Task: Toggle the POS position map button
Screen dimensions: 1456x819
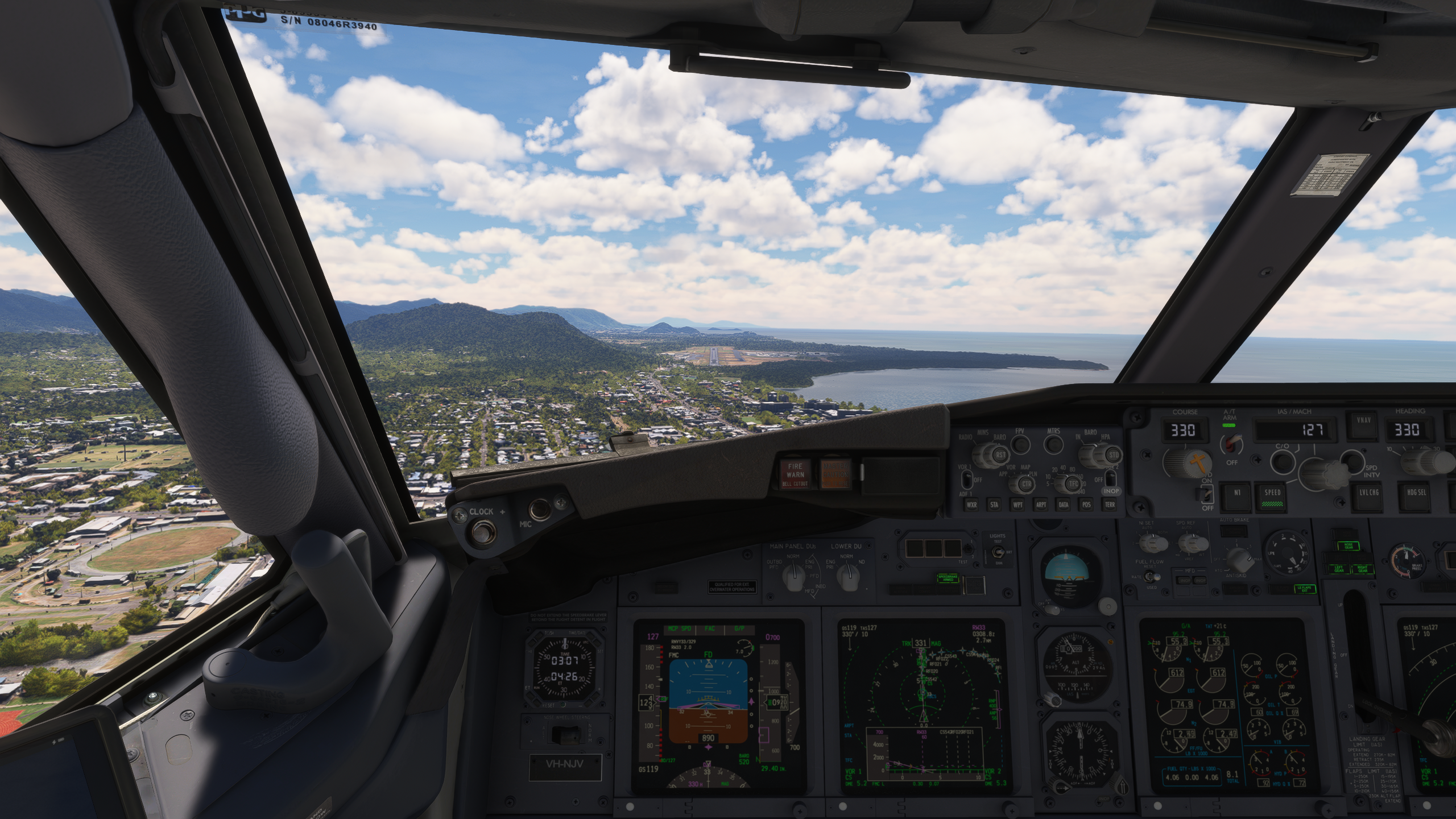Action: click(1086, 504)
